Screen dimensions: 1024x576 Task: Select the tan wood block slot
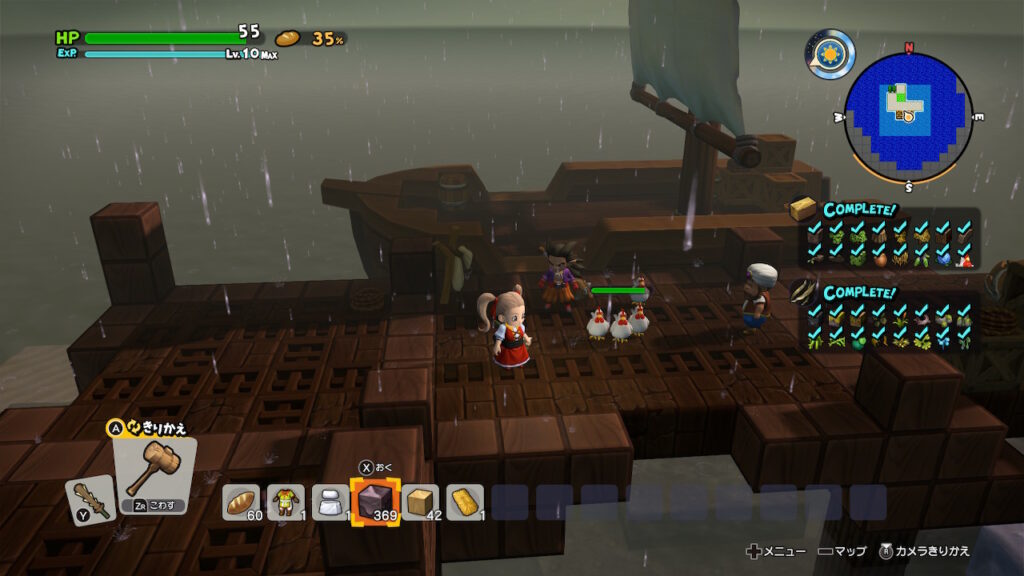click(420, 502)
